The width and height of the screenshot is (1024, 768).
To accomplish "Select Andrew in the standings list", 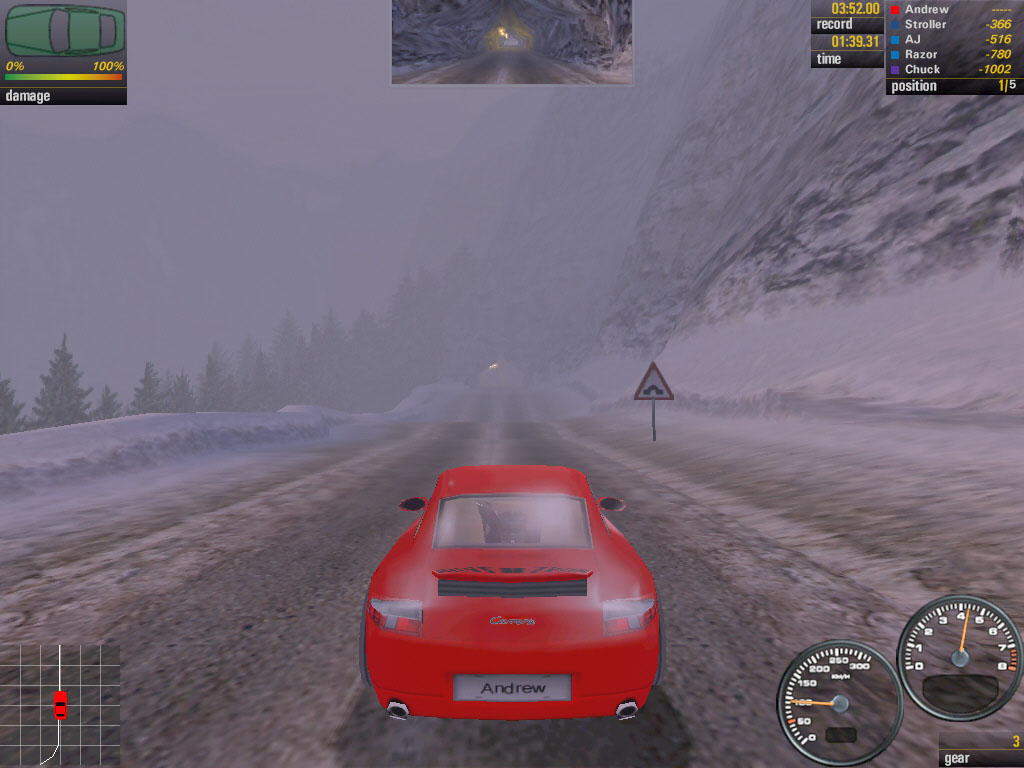I will [926, 9].
